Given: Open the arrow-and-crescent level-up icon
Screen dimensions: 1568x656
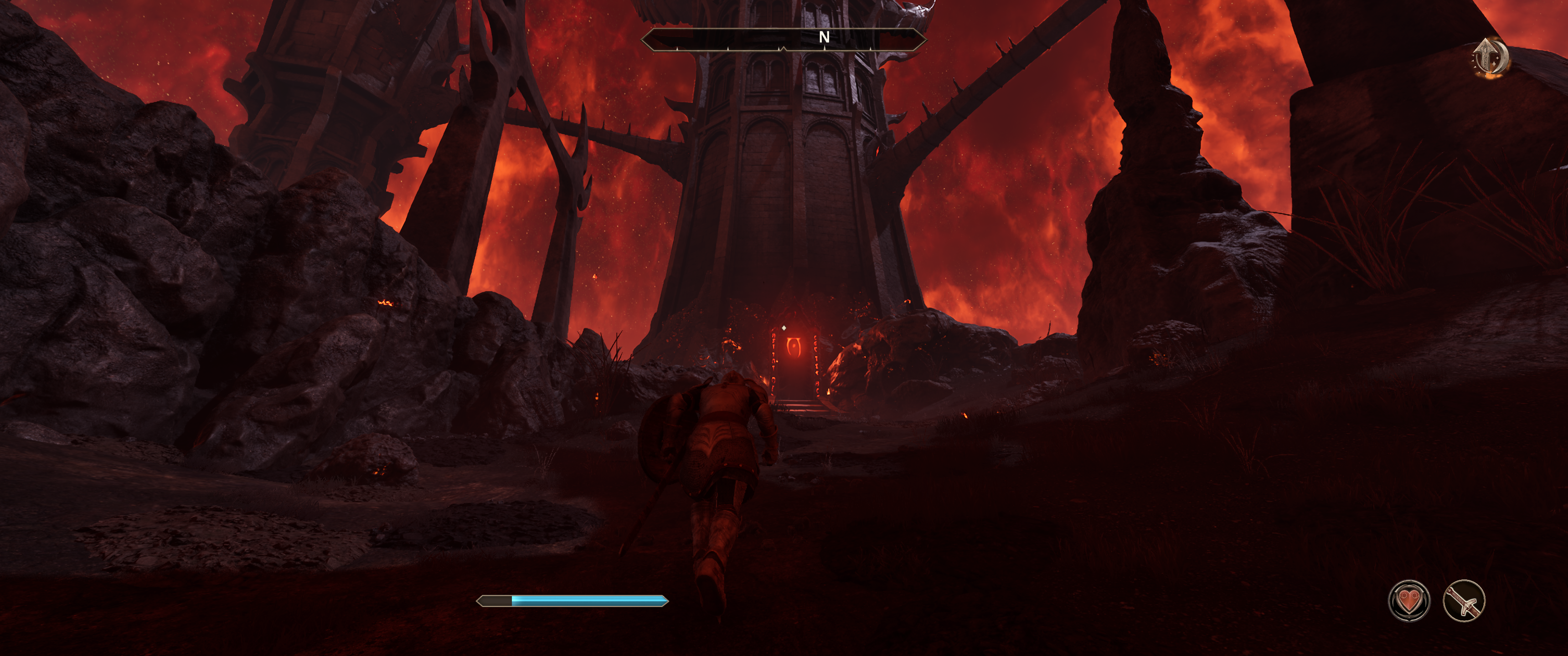Looking at the screenshot, I should (x=1491, y=58).
